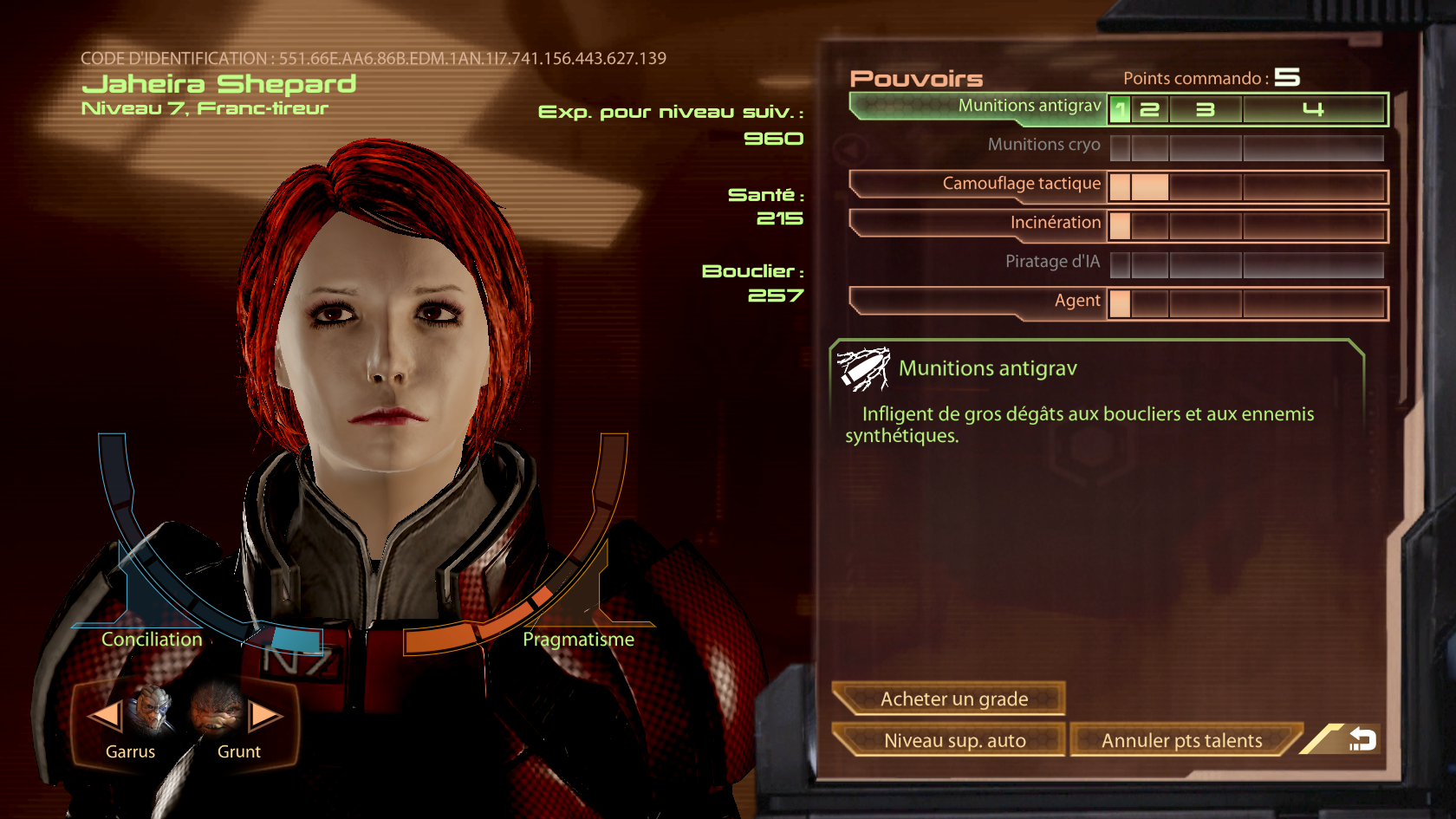This screenshot has width=1456, height=819.
Task: Select the Munitions antigrav power row
Action: 979,107
